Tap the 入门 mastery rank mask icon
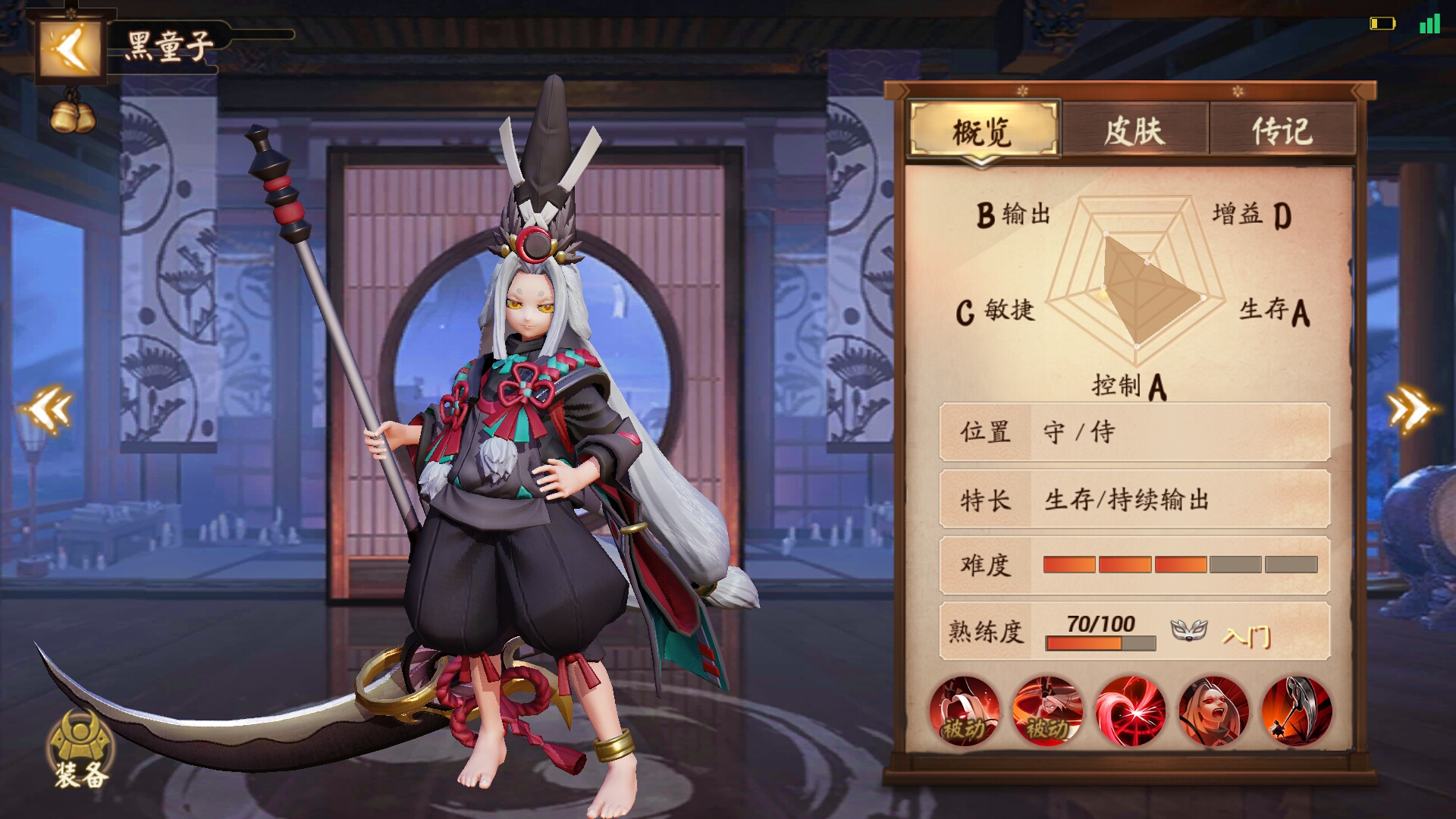Screen dimensions: 1456x819 click(1188, 630)
